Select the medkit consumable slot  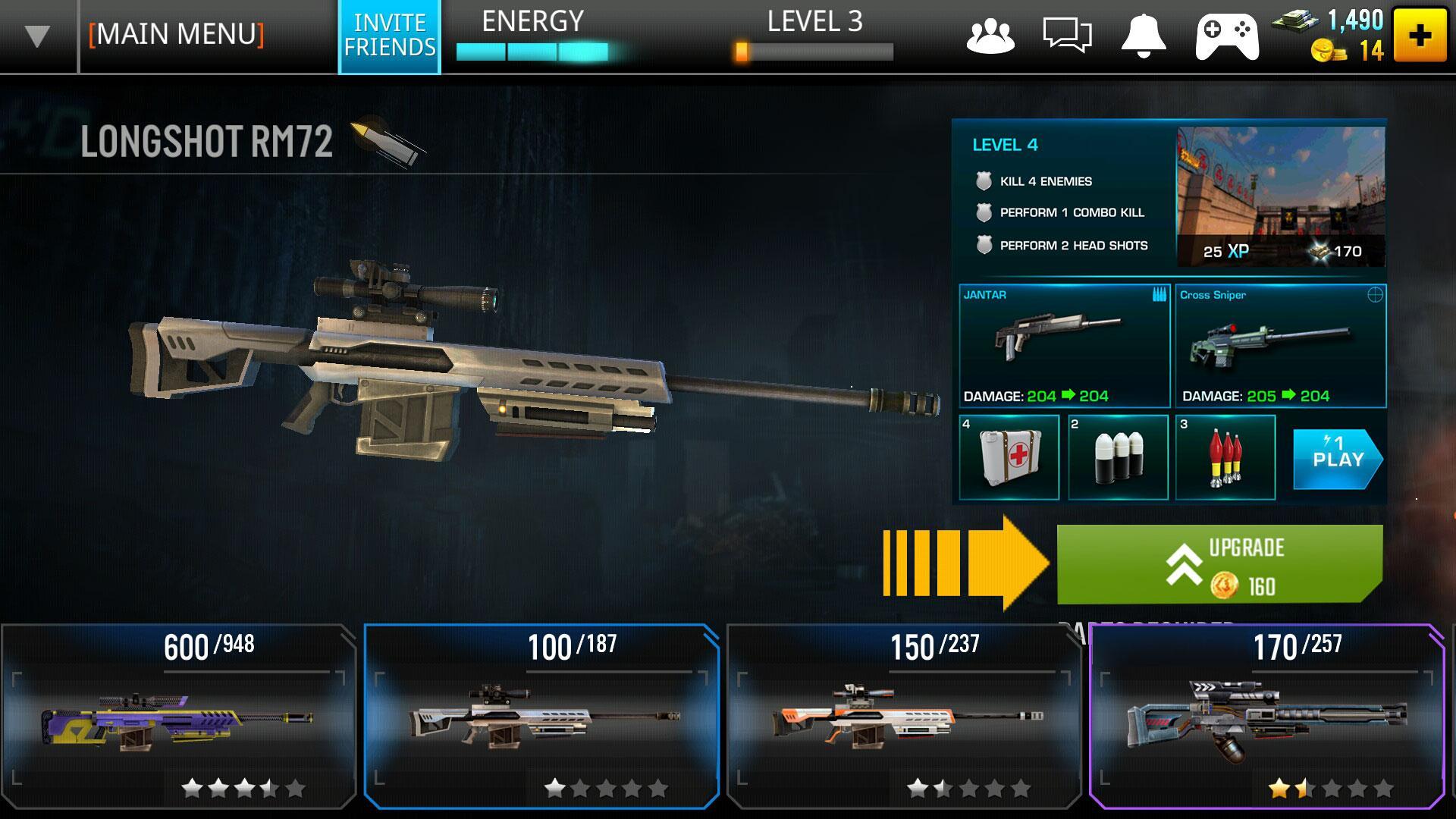pos(1009,457)
